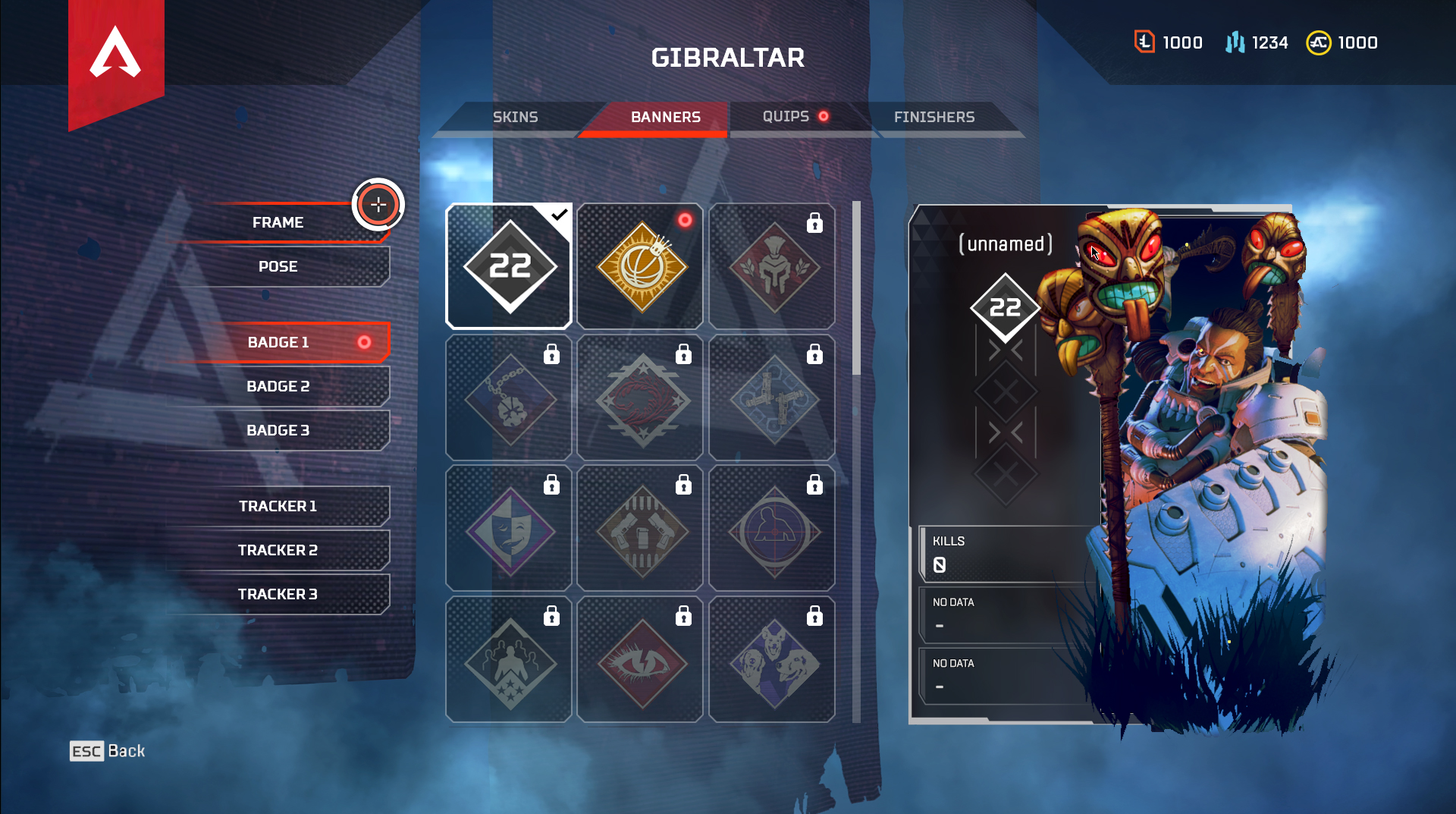Screen dimensions: 1456x814
Task: Select the Frame category
Action: pyautogui.click(x=278, y=222)
